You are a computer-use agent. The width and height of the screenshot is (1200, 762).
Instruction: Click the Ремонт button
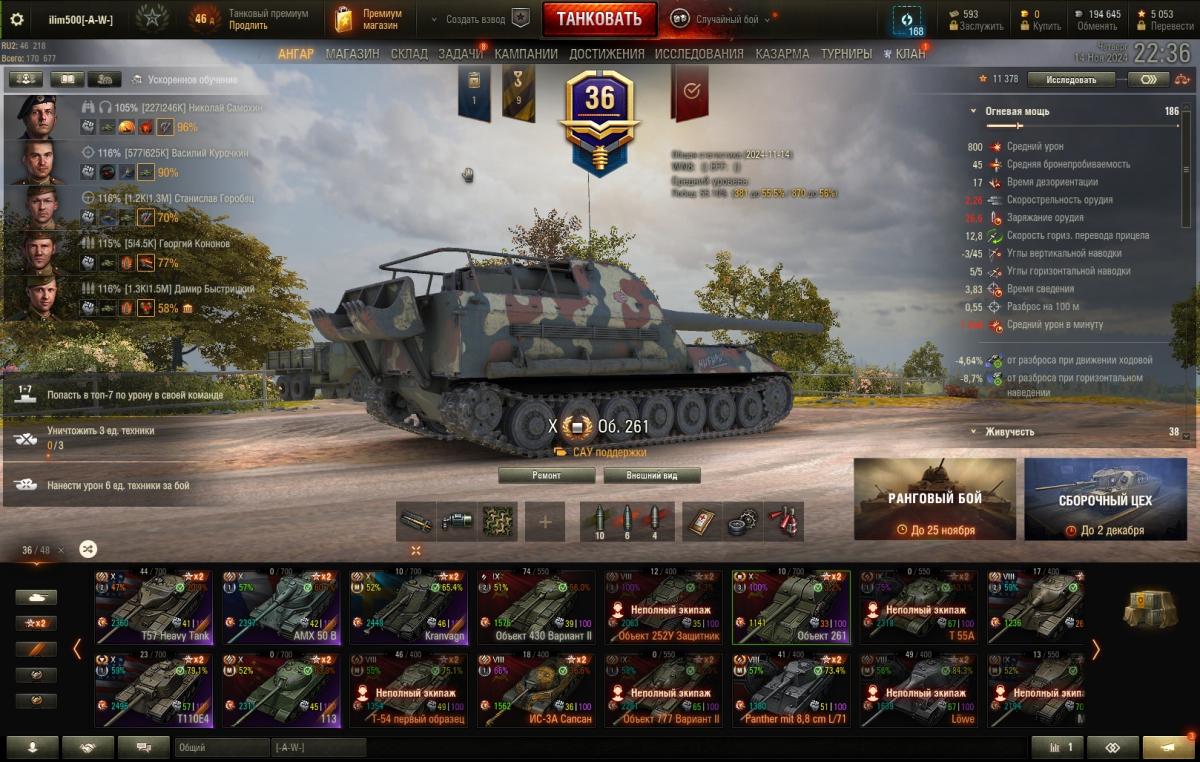tap(546, 476)
